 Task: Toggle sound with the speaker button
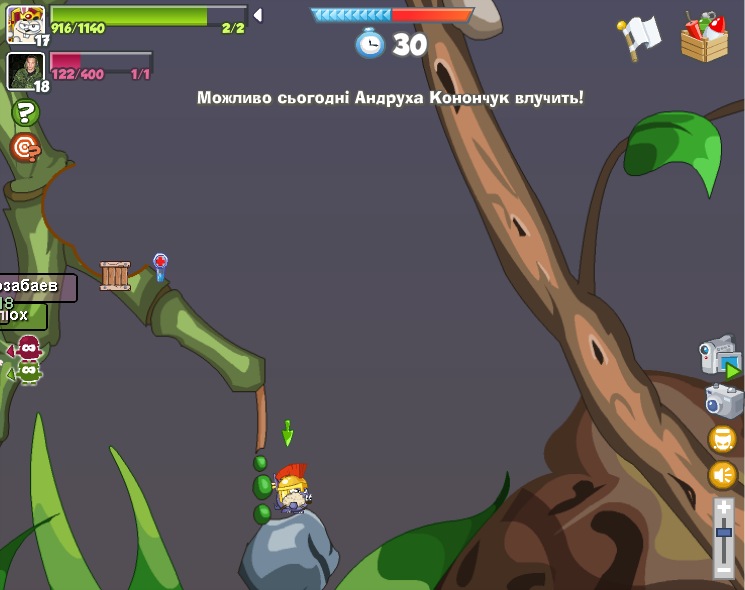point(722,474)
